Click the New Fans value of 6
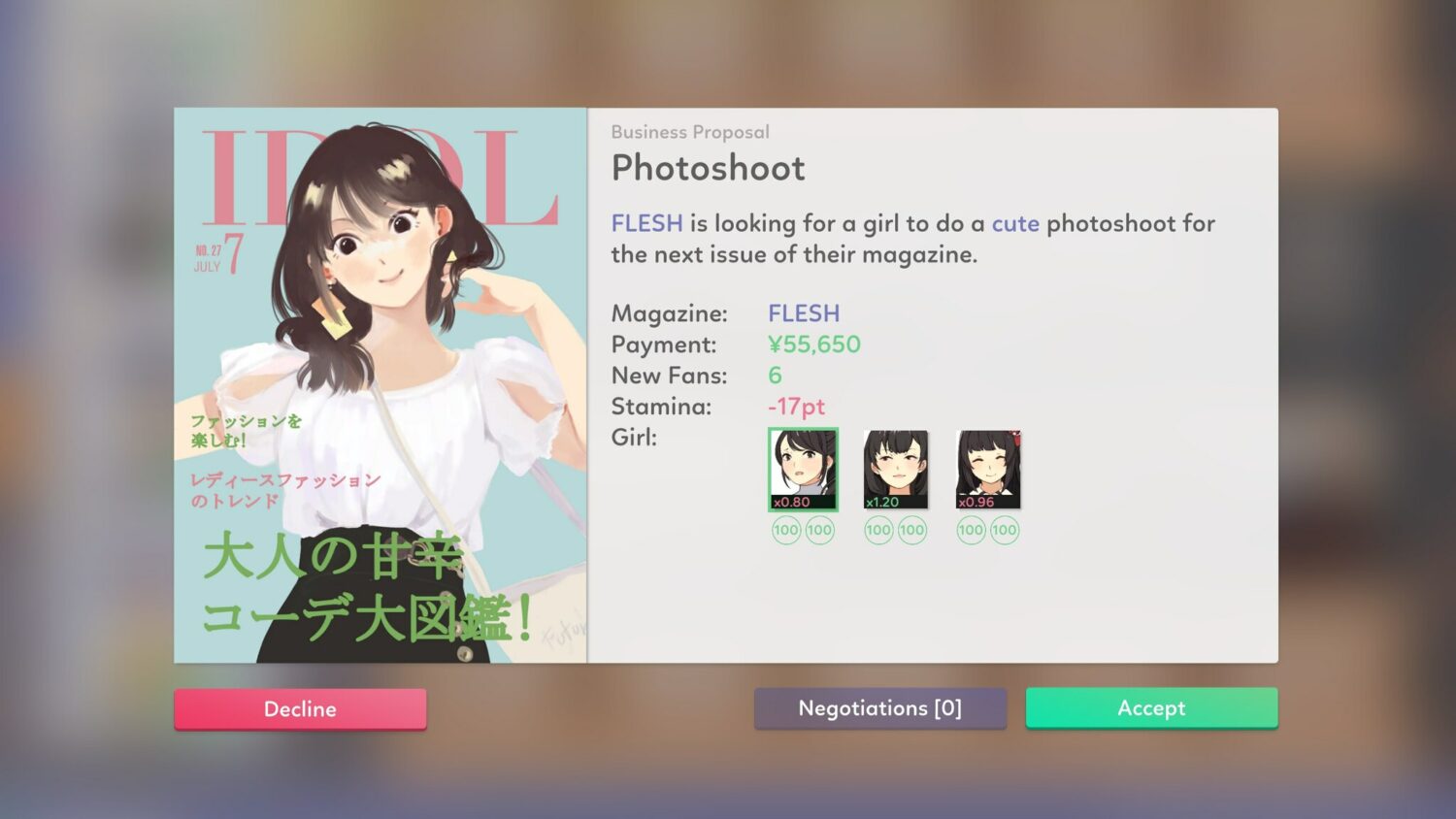The image size is (1456, 819). point(773,376)
